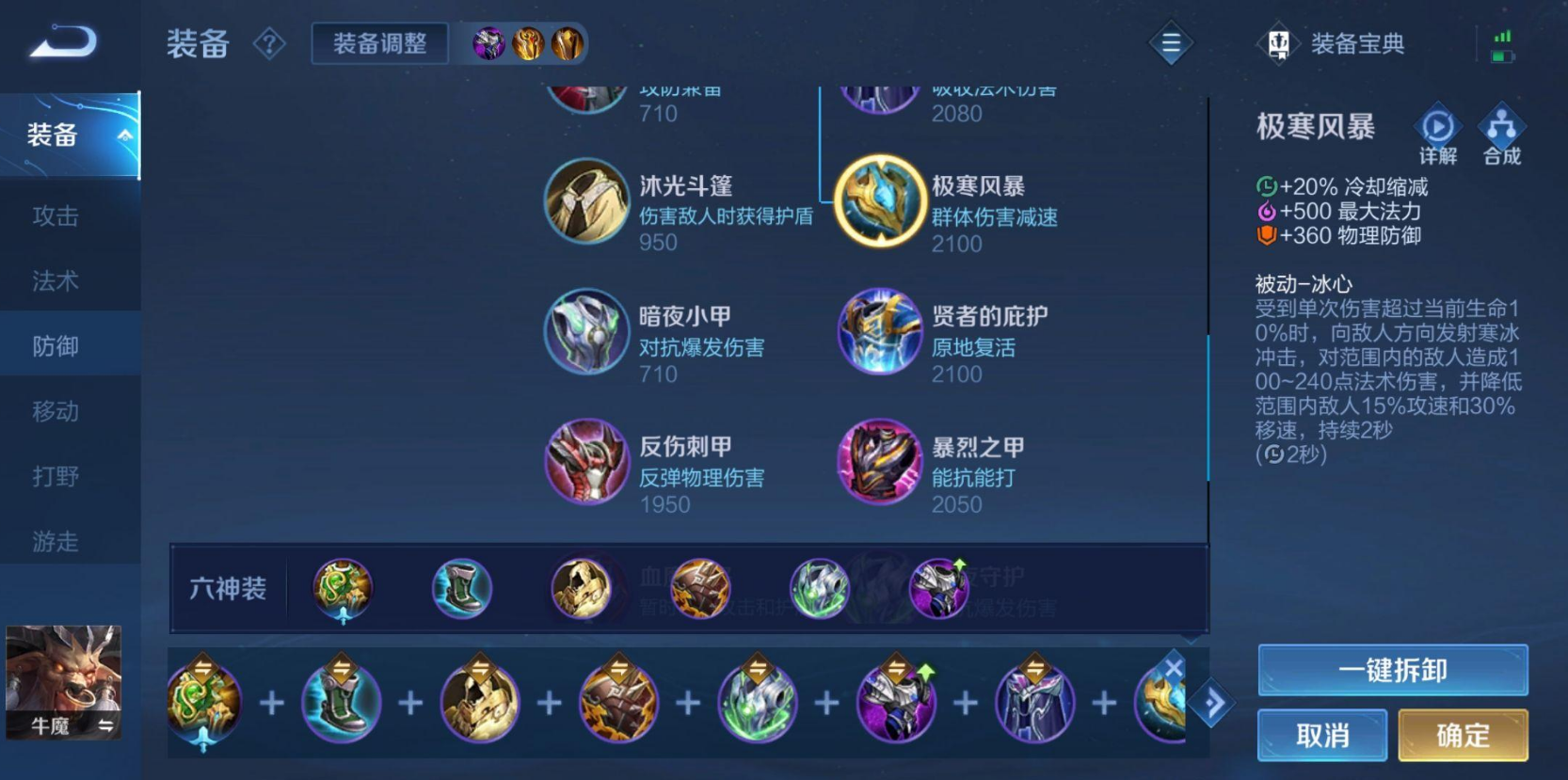Screen dimensions: 1568x780
Task: Select the 暴烈之甲 item icon
Action: click(x=879, y=462)
